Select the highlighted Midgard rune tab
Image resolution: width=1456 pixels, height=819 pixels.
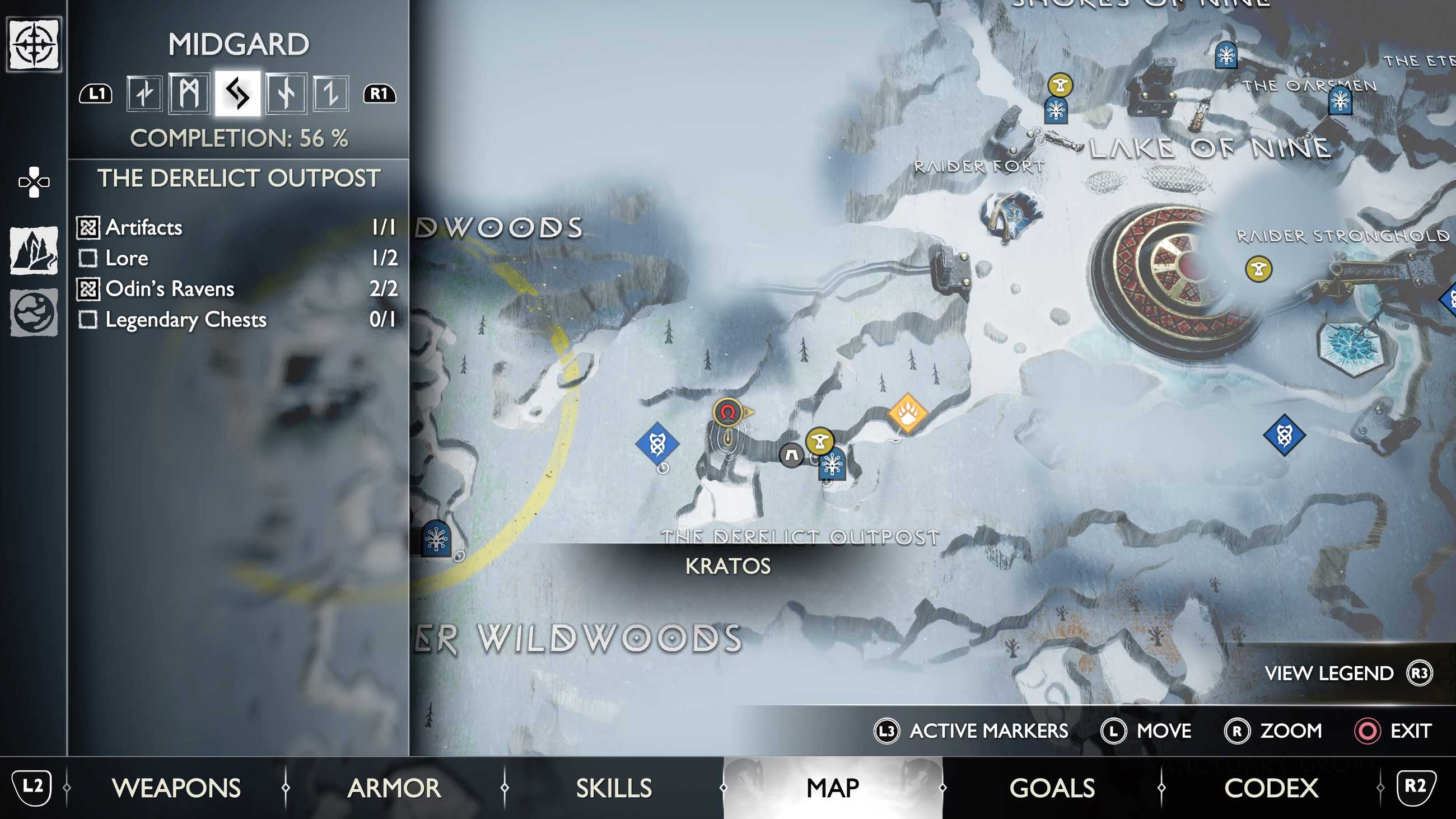click(x=238, y=95)
